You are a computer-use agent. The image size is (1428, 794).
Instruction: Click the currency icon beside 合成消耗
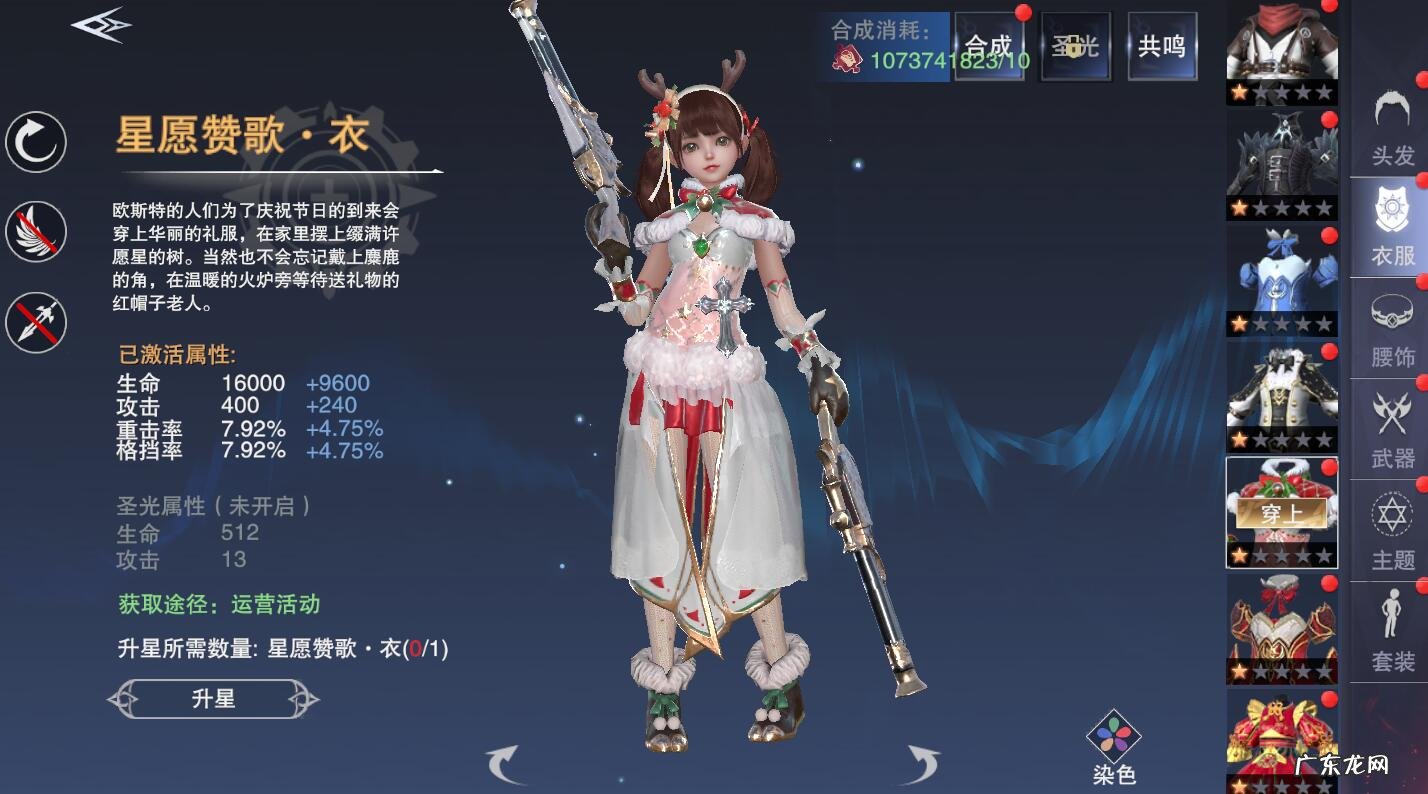point(845,58)
